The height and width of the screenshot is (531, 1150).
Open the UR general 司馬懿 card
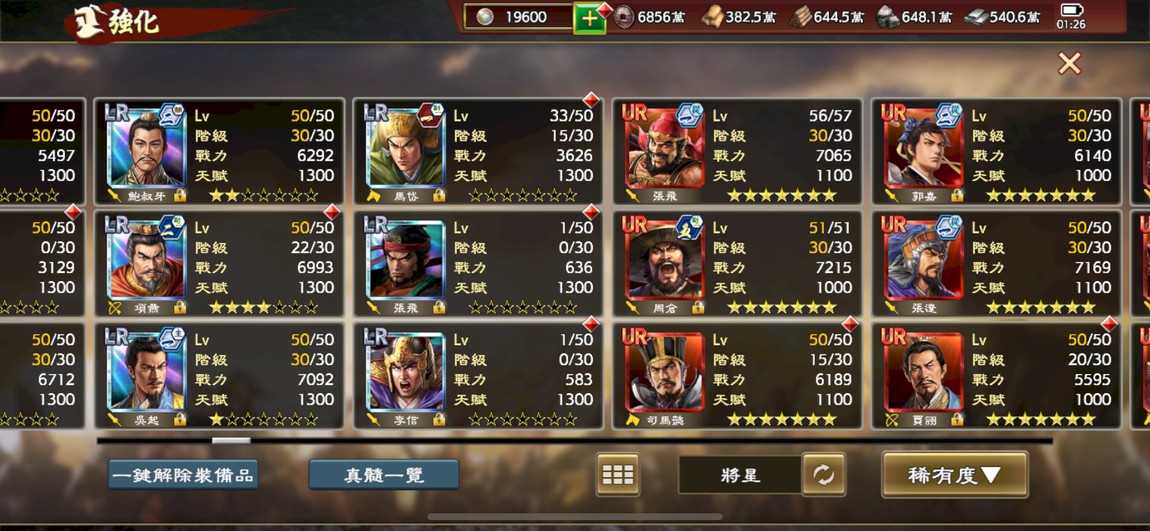tap(737, 375)
